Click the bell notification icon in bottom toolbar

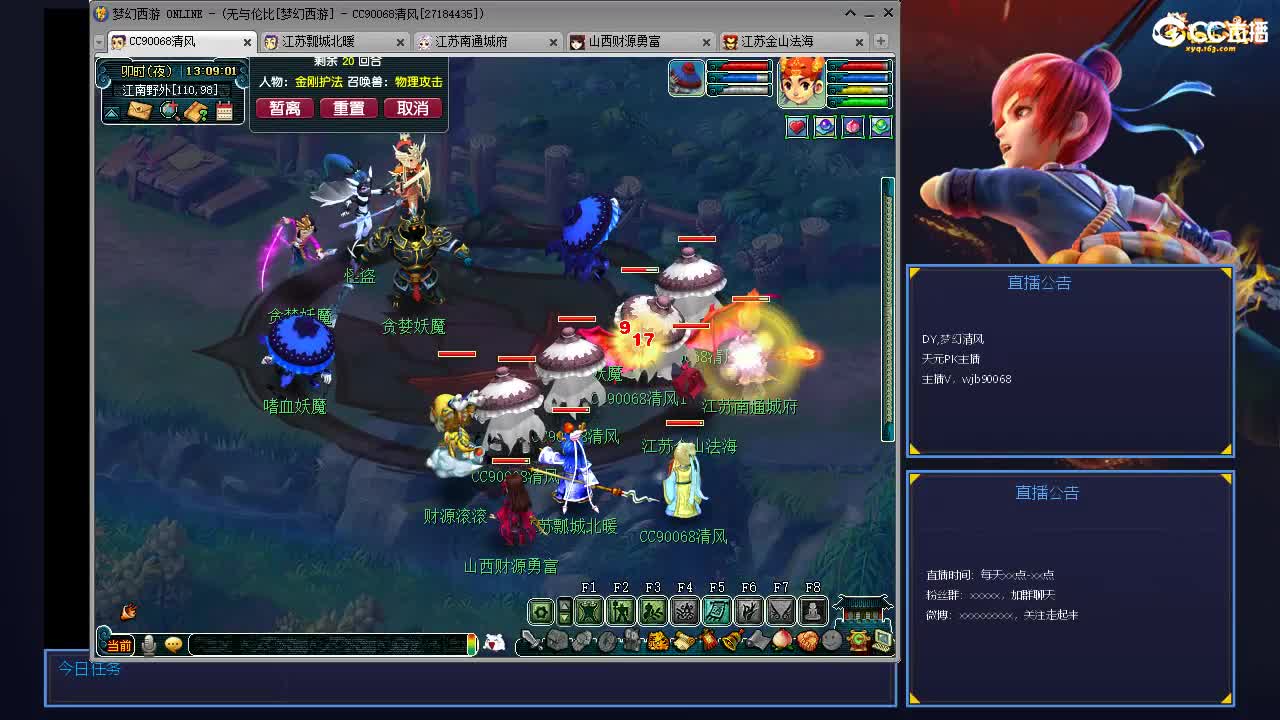point(730,641)
